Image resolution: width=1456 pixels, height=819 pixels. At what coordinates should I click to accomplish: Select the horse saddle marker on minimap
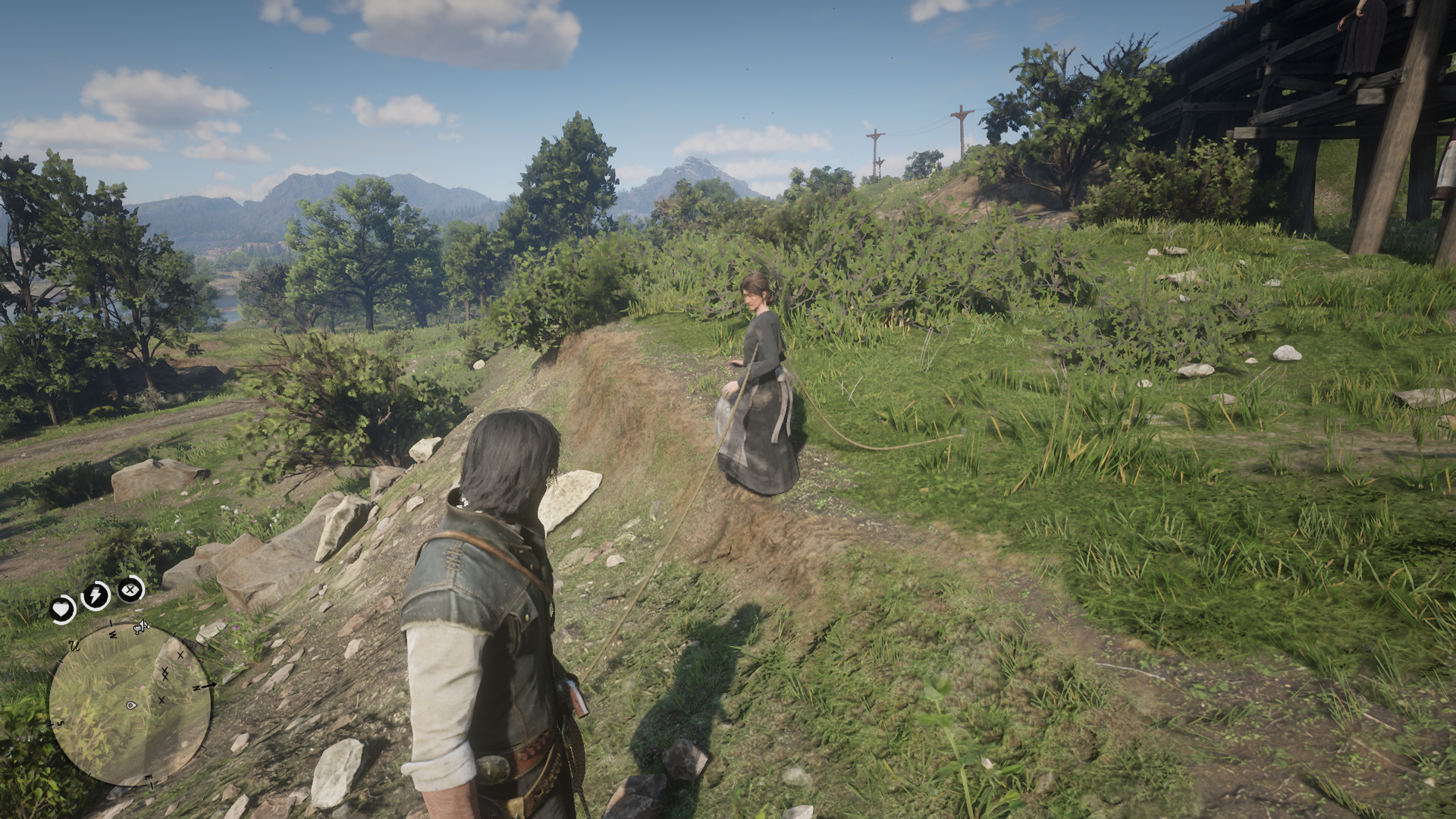point(141,626)
